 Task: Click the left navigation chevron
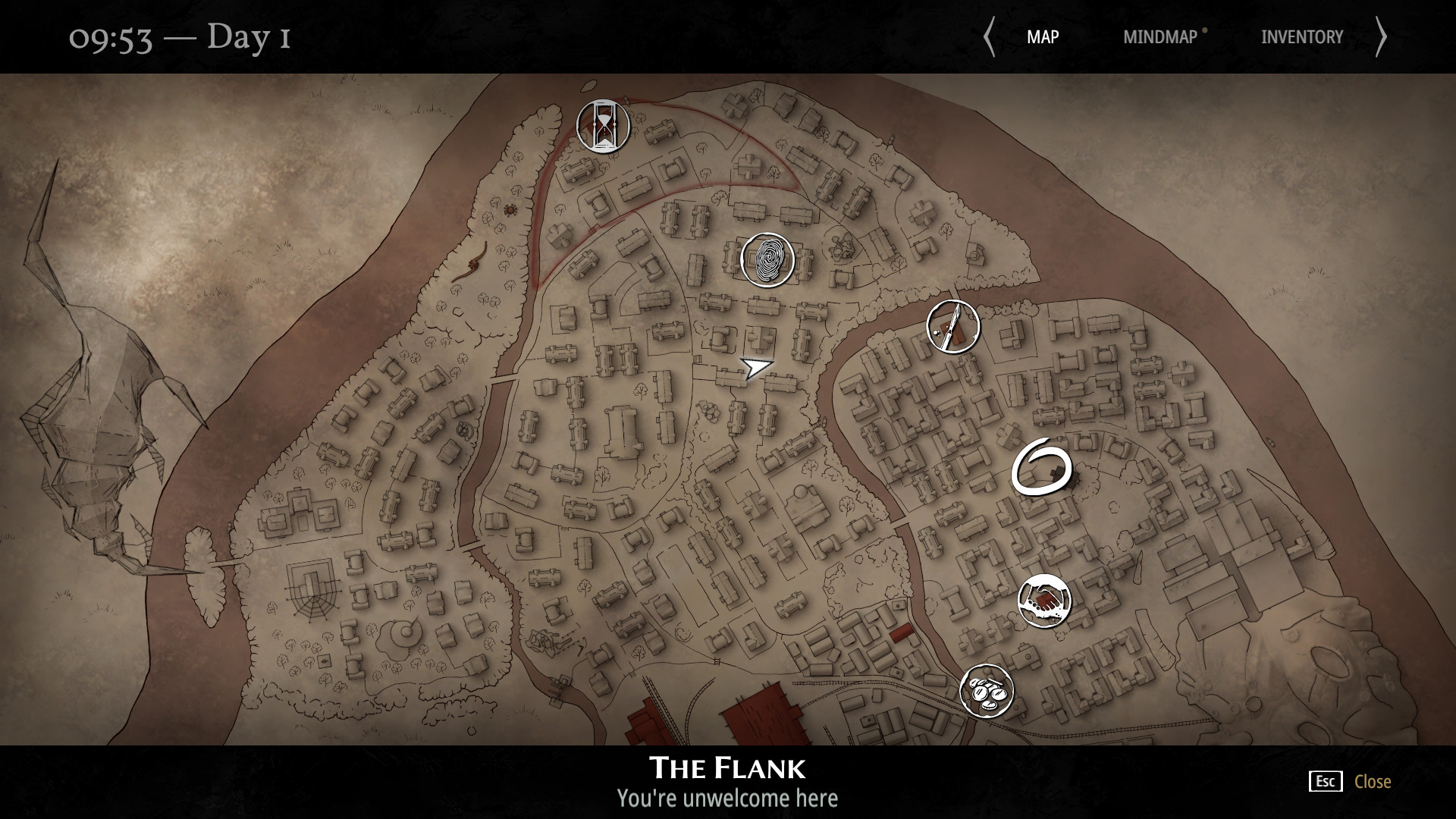point(990,36)
